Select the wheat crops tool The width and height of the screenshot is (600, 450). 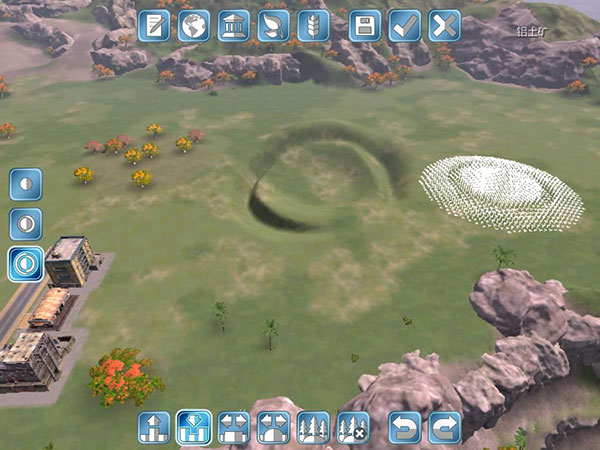click(313, 25)
